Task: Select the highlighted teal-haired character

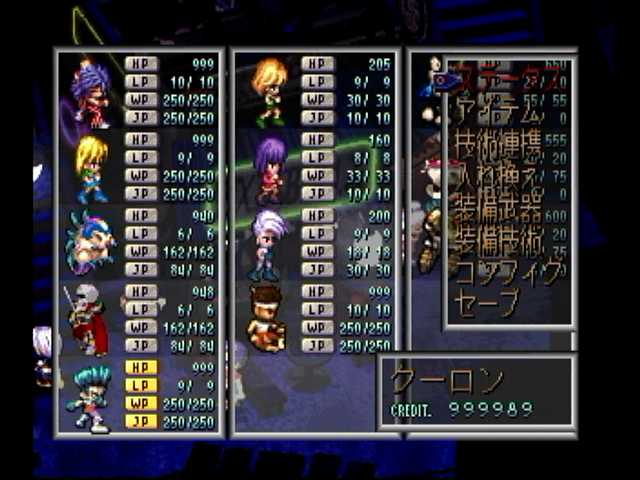Action: point(88,397)
